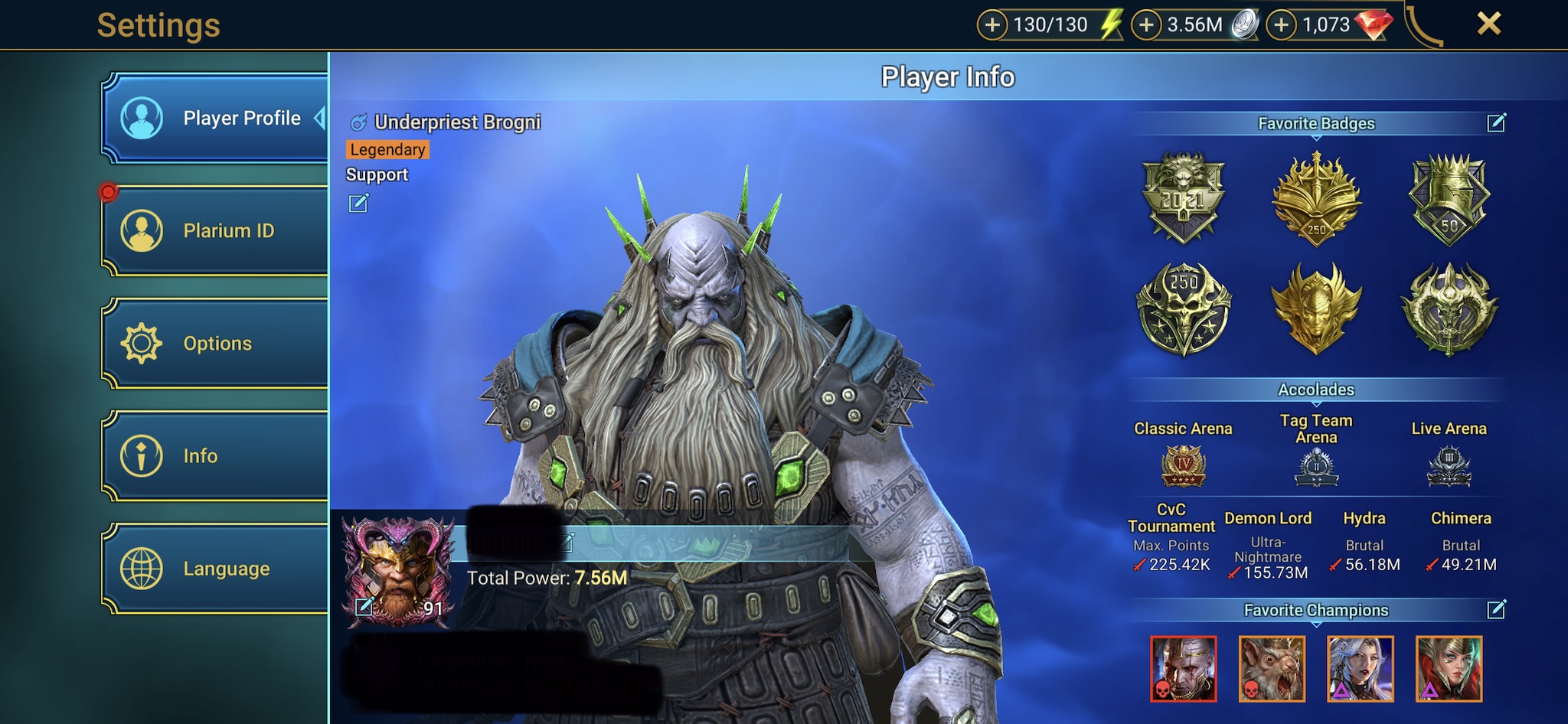Screen dimensions: 1568x724
Task: Buy more gems using the plus button
Action: click(1281, 25)
